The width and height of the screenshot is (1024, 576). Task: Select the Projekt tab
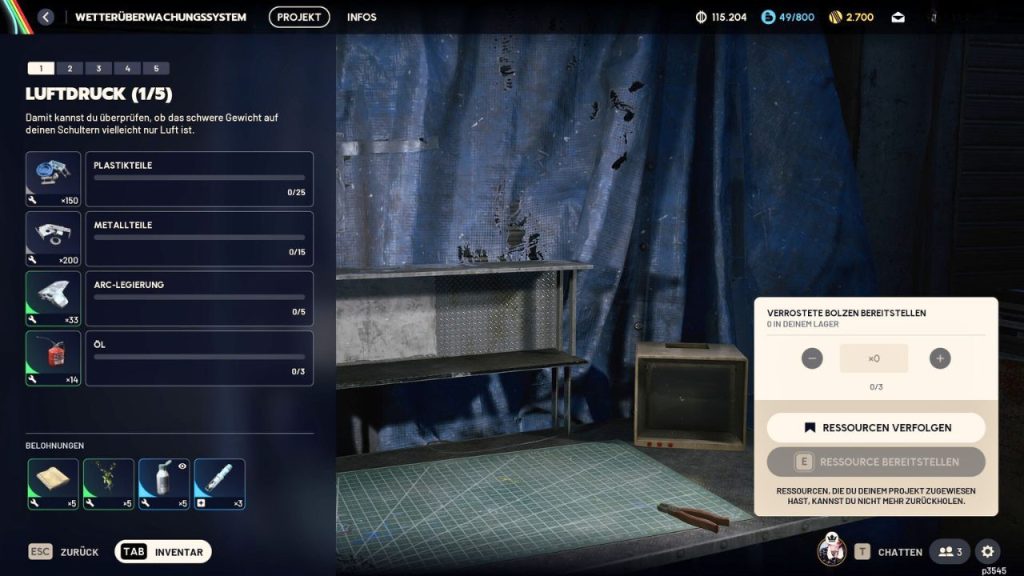pos(299,17)
